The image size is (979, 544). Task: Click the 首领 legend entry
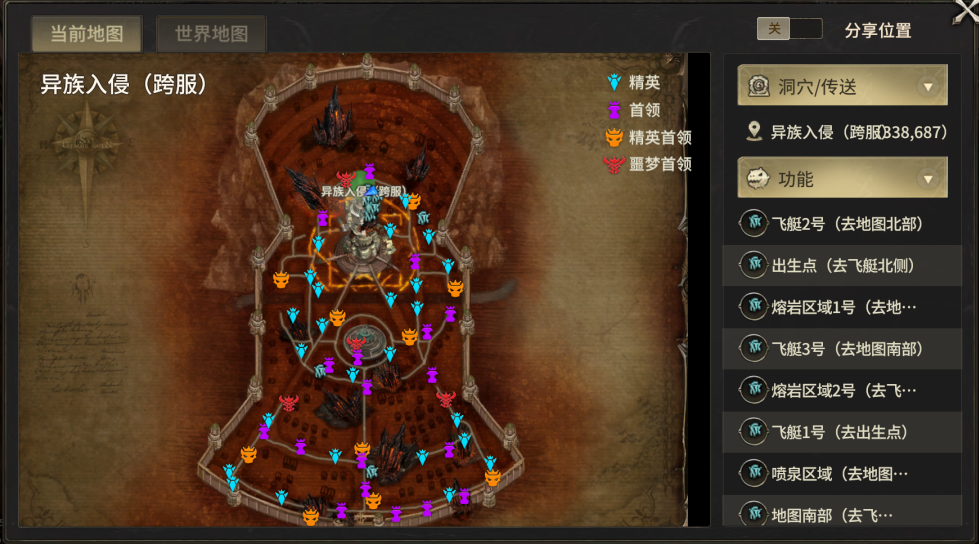(643, 110)
